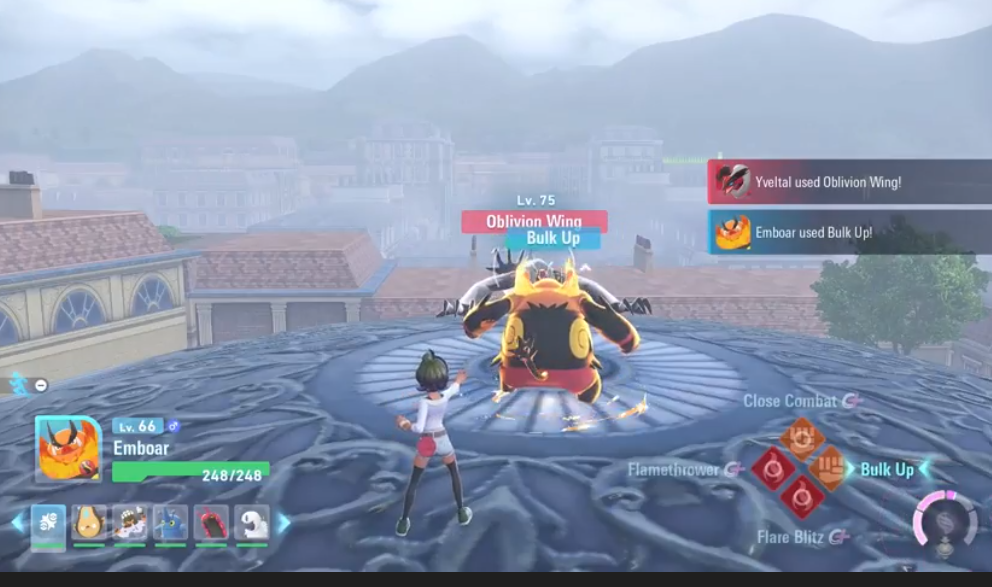Use the Close Combat move

click(801, 438)
